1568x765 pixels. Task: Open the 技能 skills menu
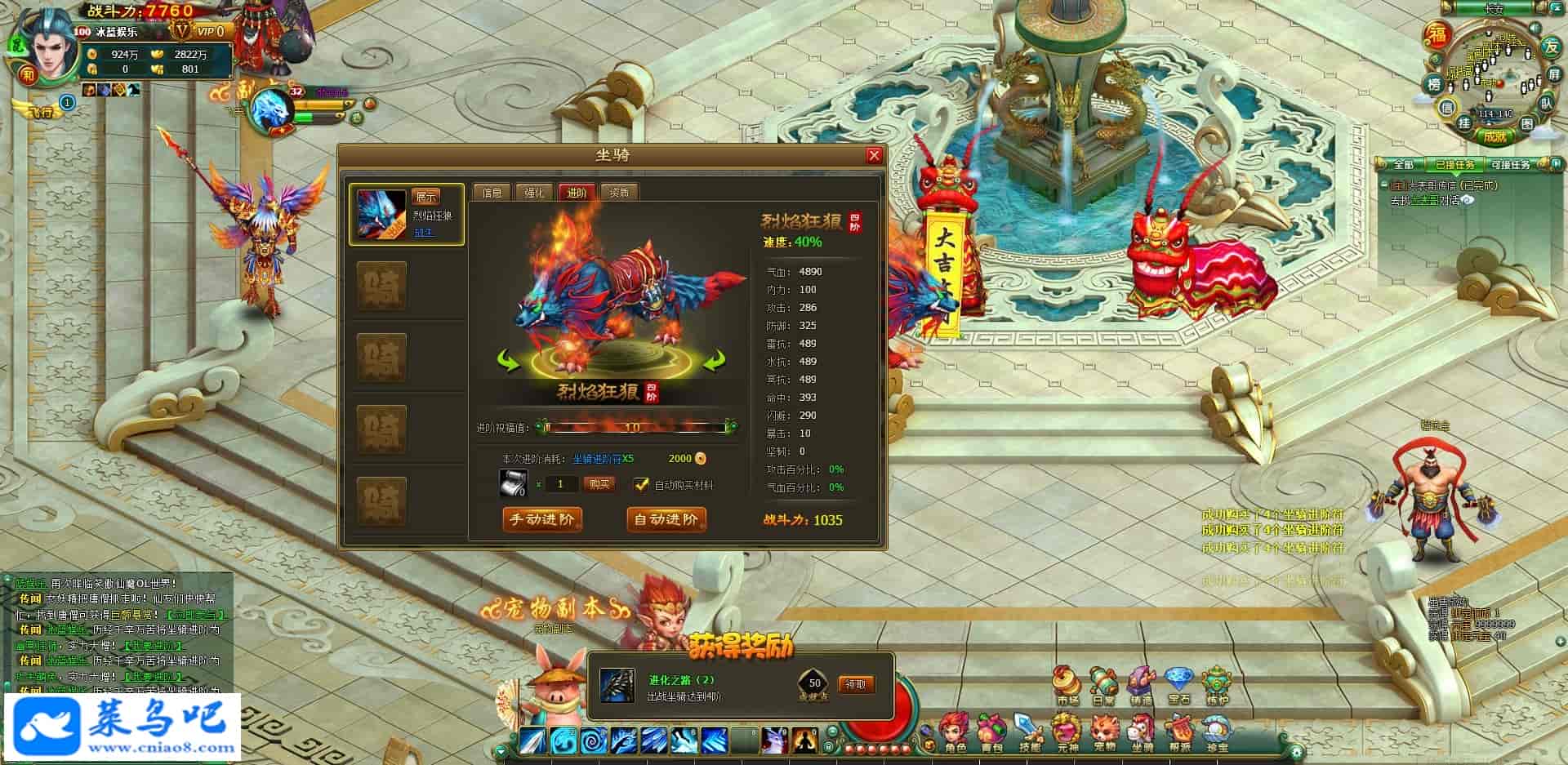tap(1029, 732)
